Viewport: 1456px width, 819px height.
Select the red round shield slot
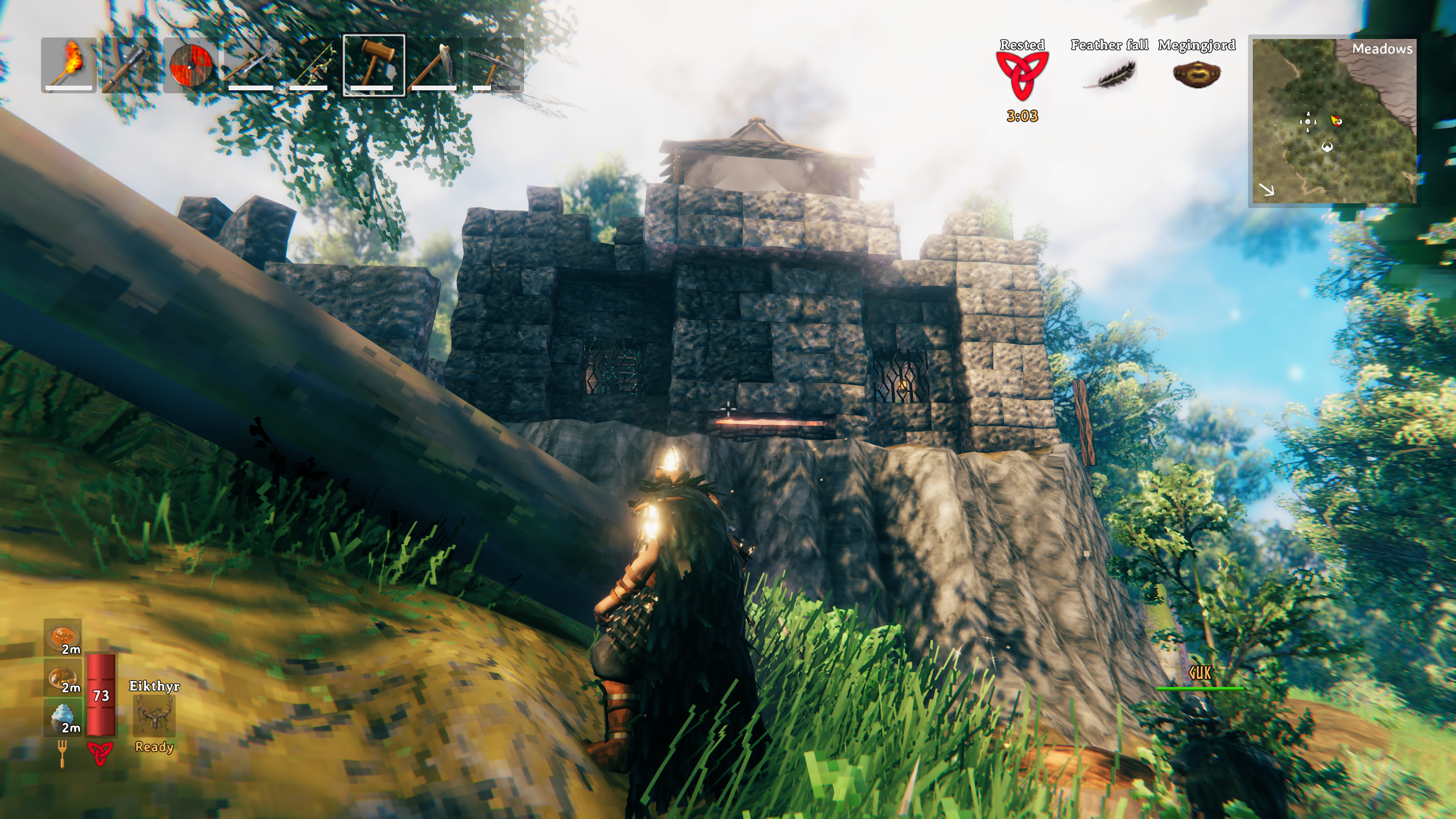pos(191,64)
